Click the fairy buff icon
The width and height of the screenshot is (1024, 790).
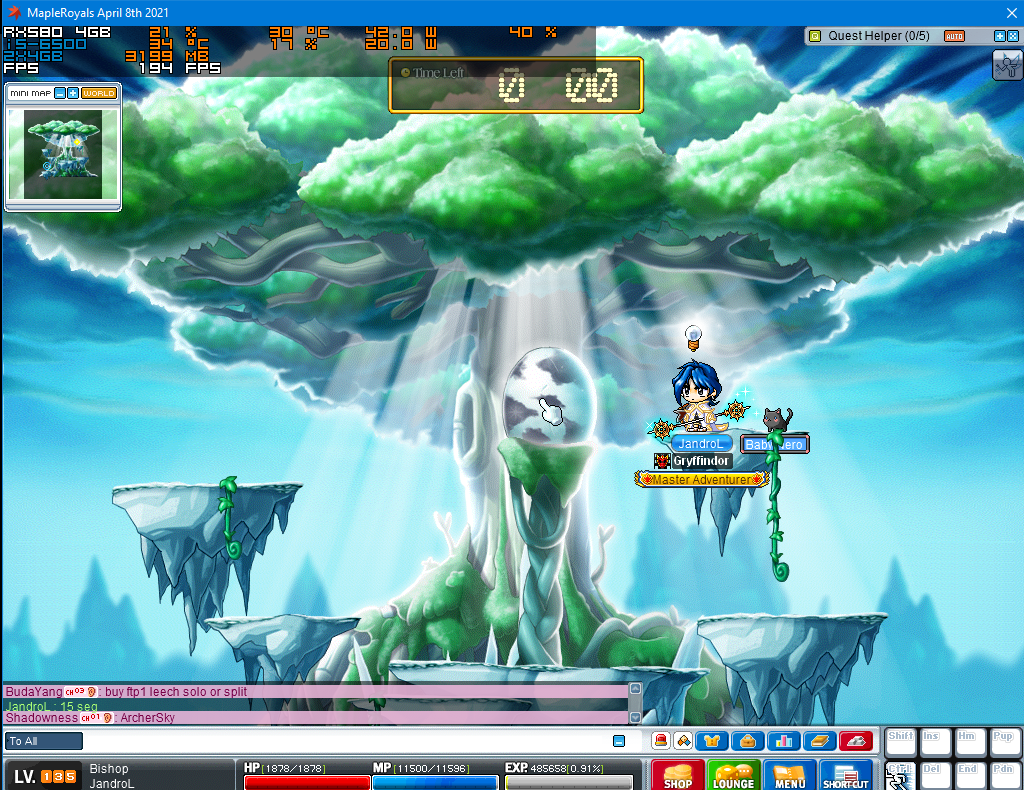(x=1006, y=65)
